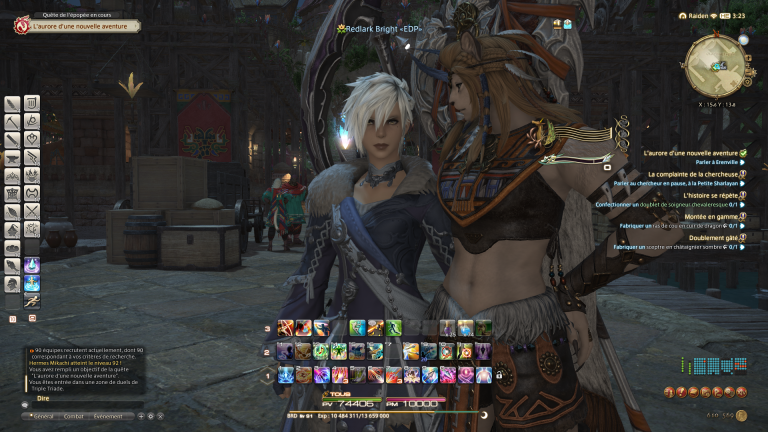The height and width of the screenshot is (432, 768).
Task: Use the first ability on hotbar 3
Action: click(285, 327)
